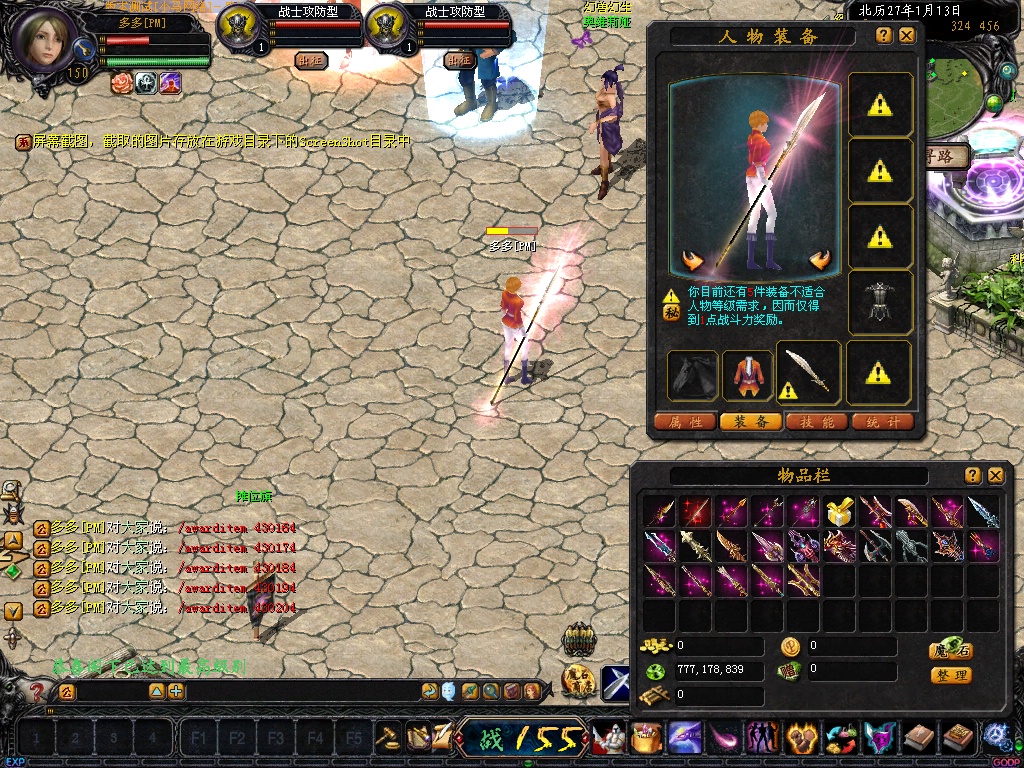
Task: Open the 魔石 magic stone button
Action: tap(950, 651)
